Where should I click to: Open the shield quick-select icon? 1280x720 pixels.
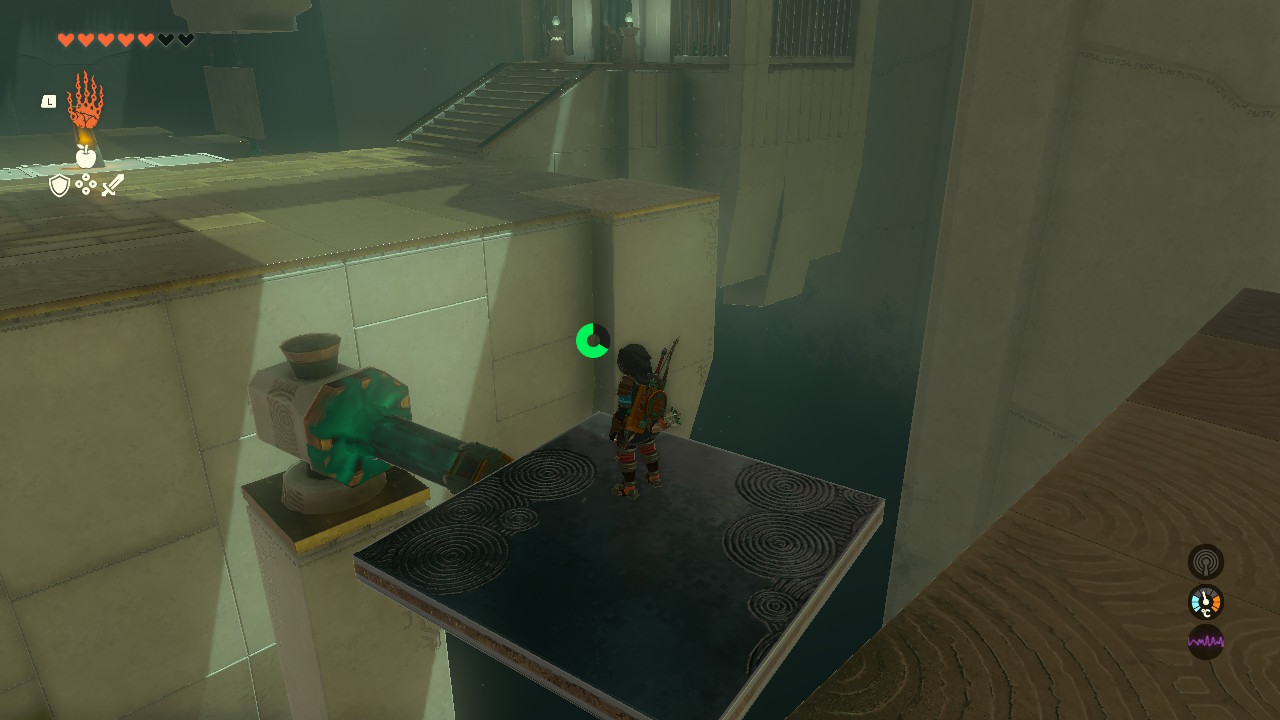coord(60,185)
